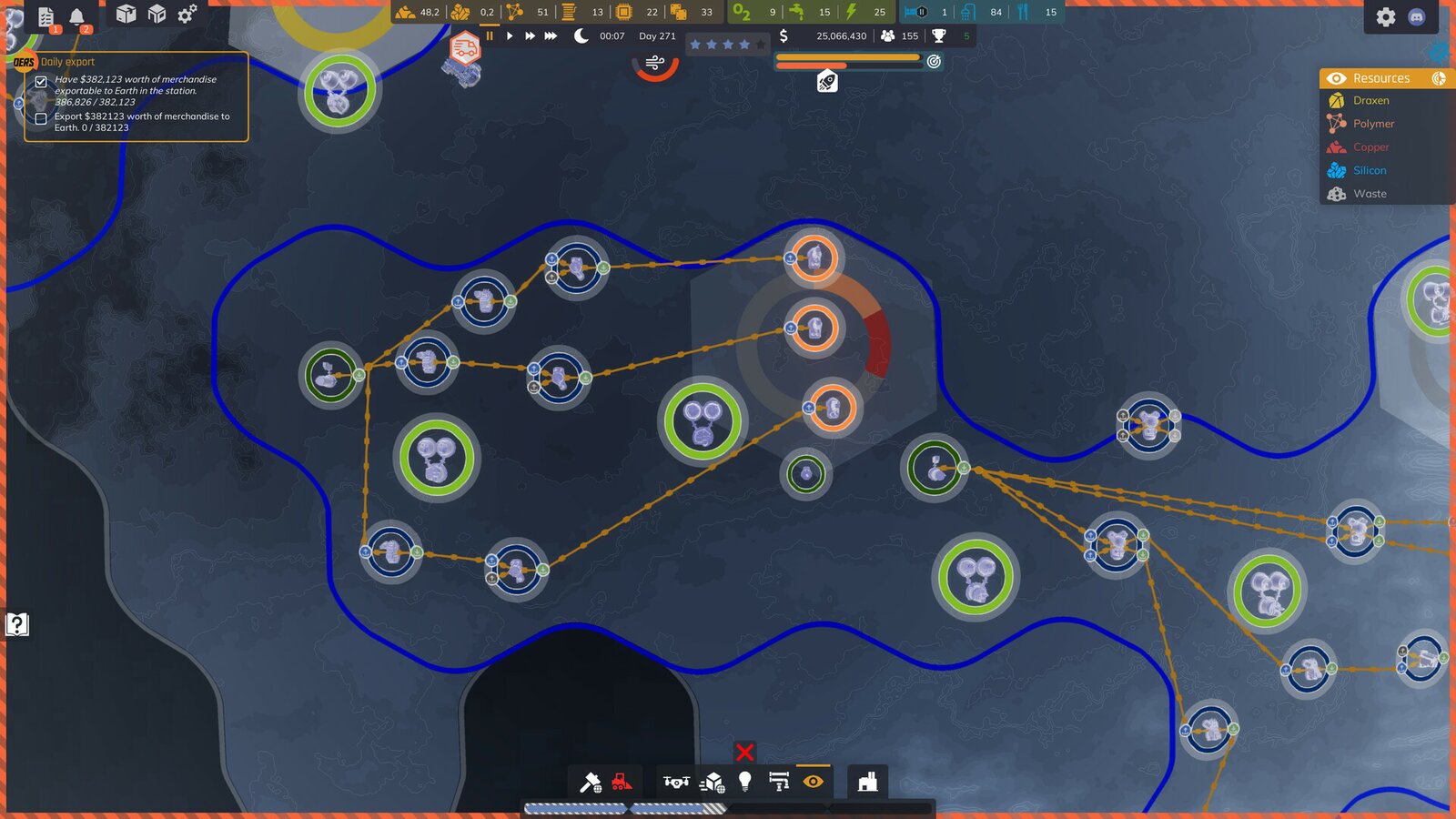Click the wind strength indicator gauge
The image size is (1456, 819).
[x=653, y=64]
